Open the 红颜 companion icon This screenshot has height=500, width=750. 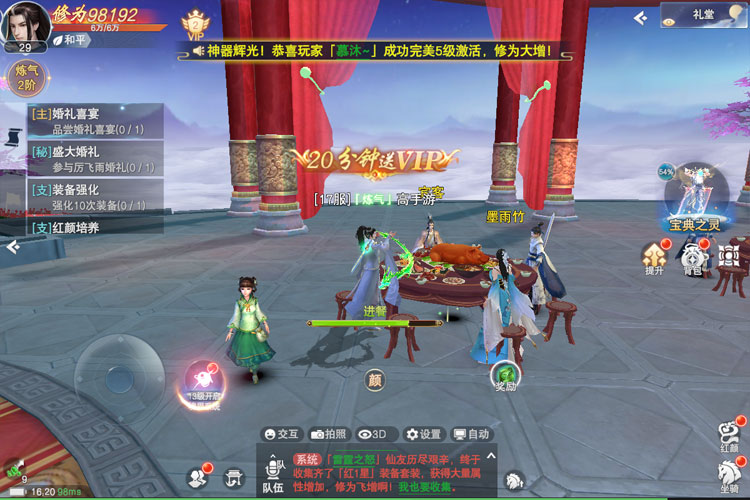point(729,436)
